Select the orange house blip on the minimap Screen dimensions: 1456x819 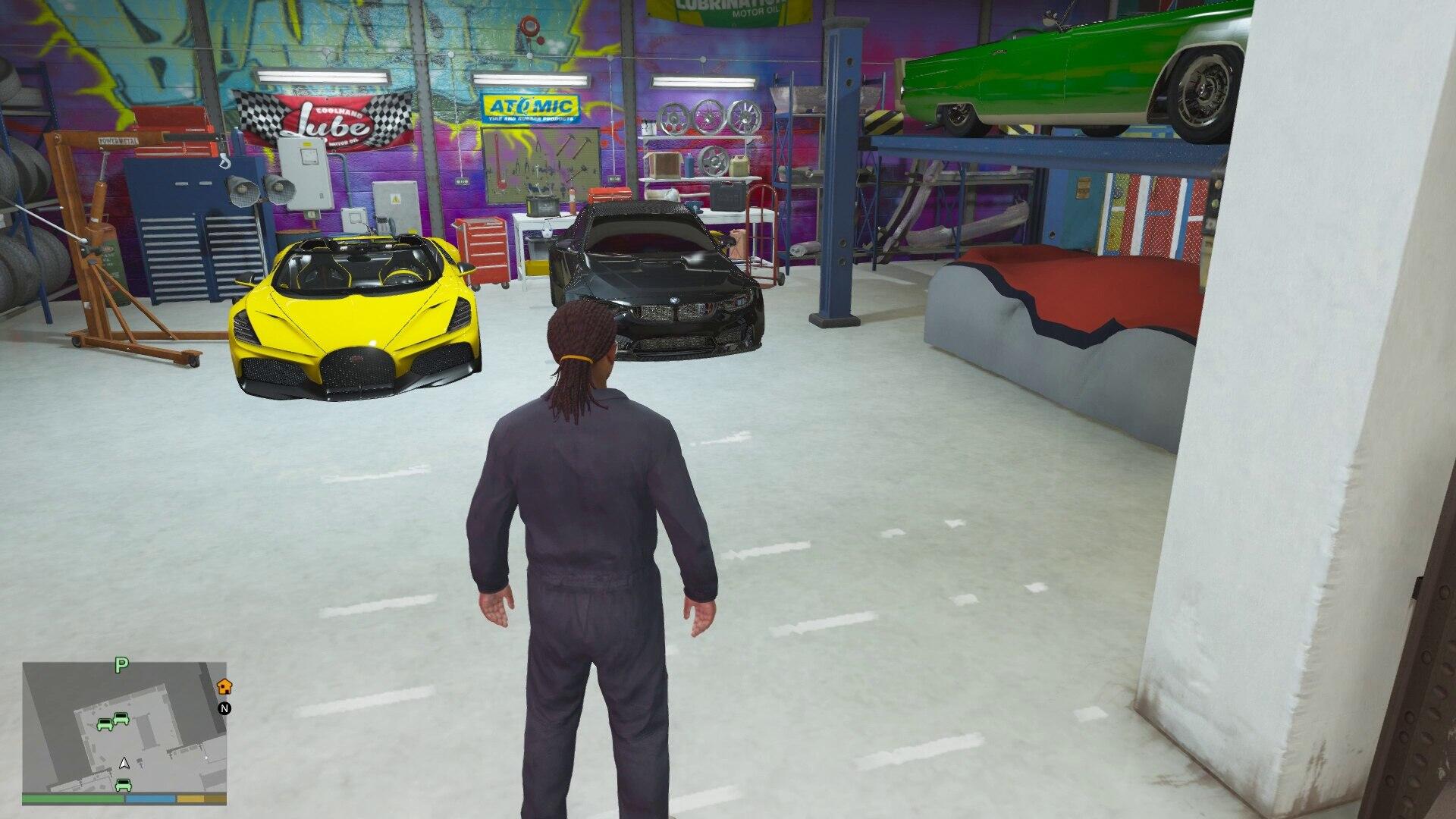coord(224,686)
